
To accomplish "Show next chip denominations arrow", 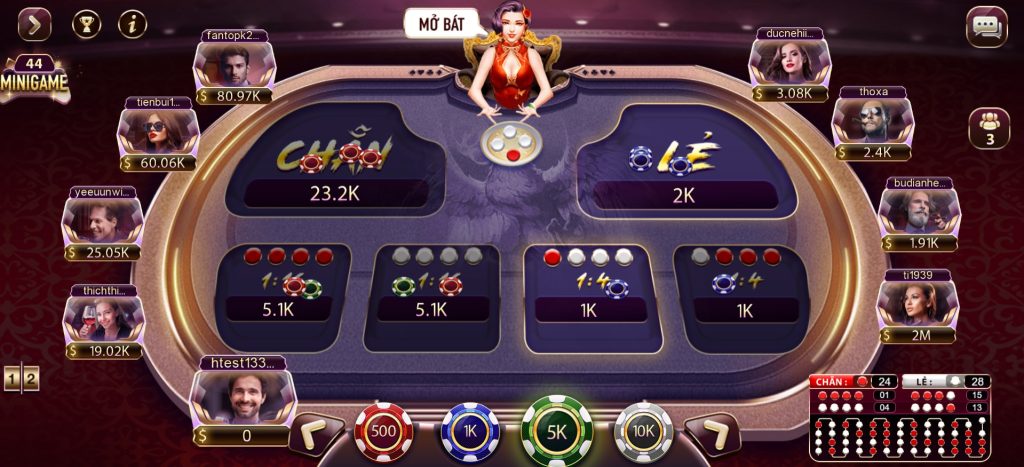I will click(x=711, y=434).
